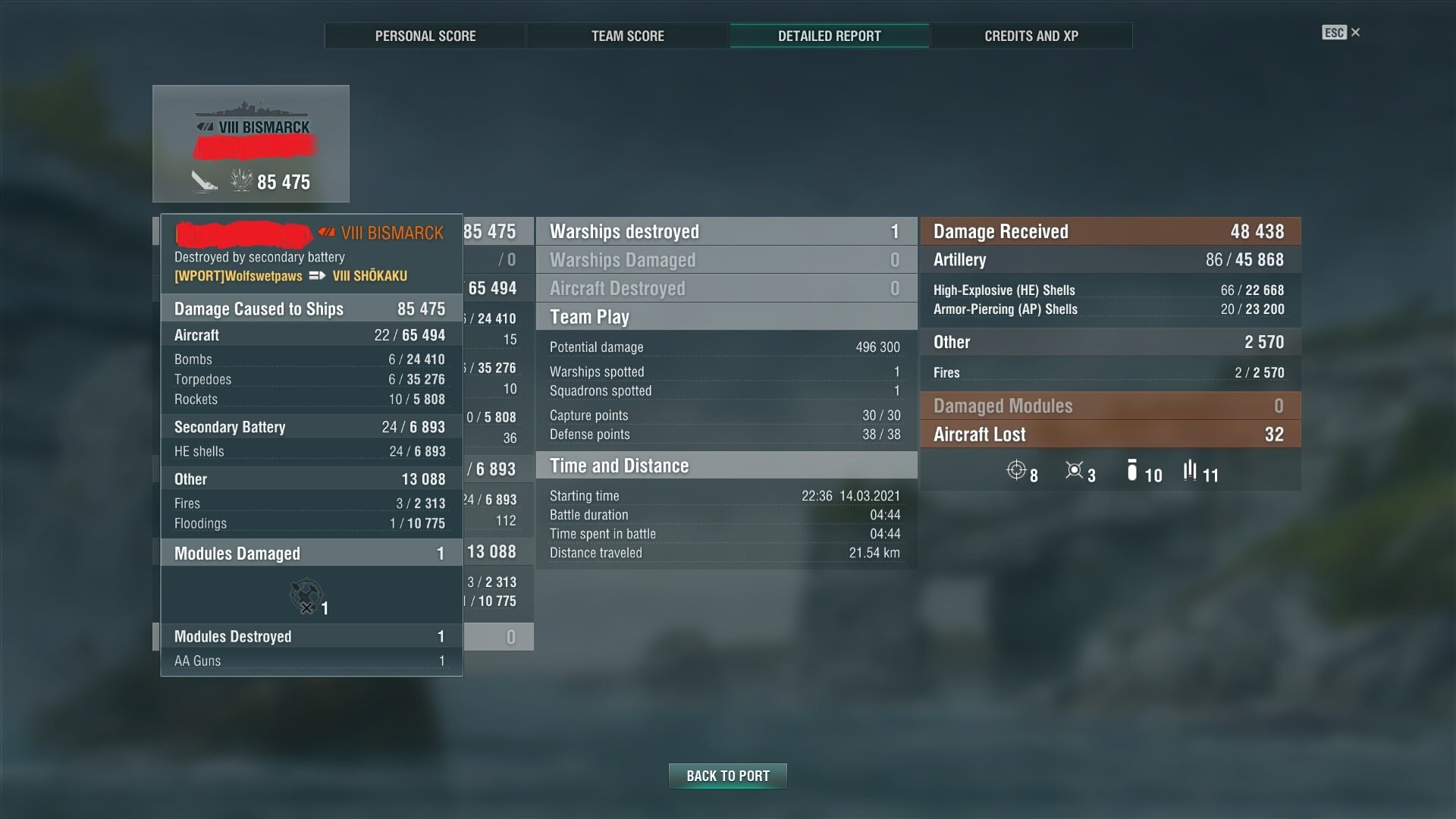Show the Credits and XP tab
The width and height of the screenshot is (1456, 819).
(1031, 36)
